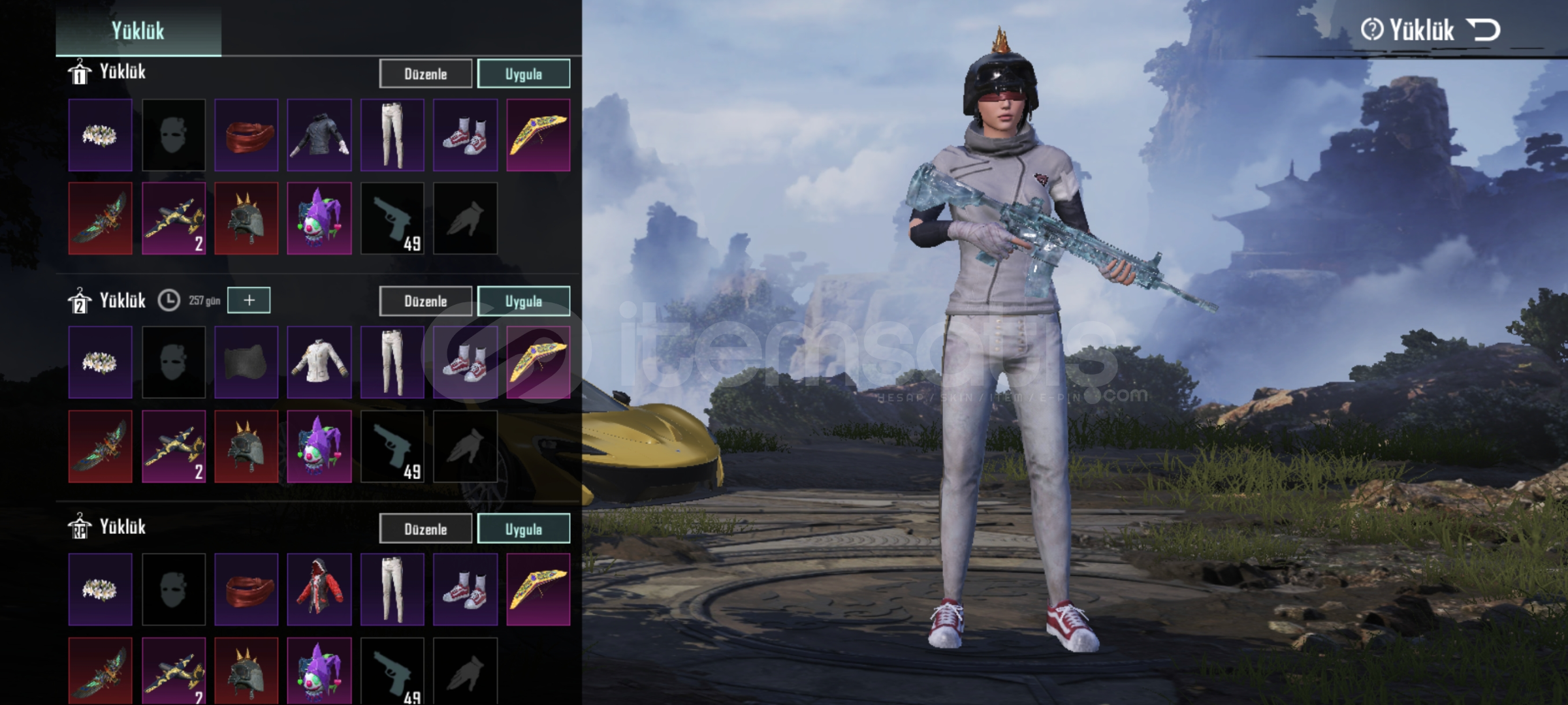This screenshot has height=705, width=1568.
Task: Apply loadout 1 with Uygula
Action: click(523, 74)
